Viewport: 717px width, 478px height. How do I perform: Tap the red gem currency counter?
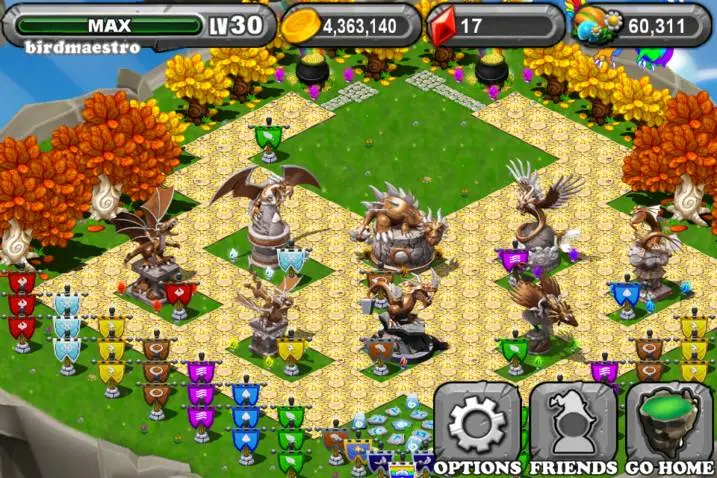coord(492,25)
